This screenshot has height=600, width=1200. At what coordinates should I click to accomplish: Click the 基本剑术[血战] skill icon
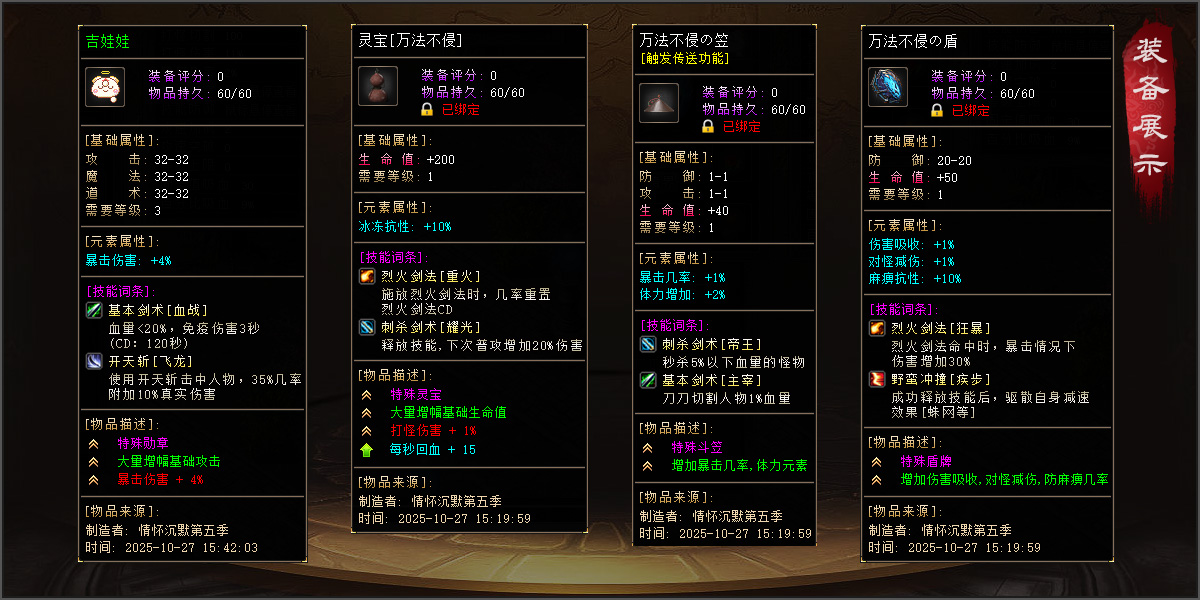pyautogui.click(x=94, y=310)
